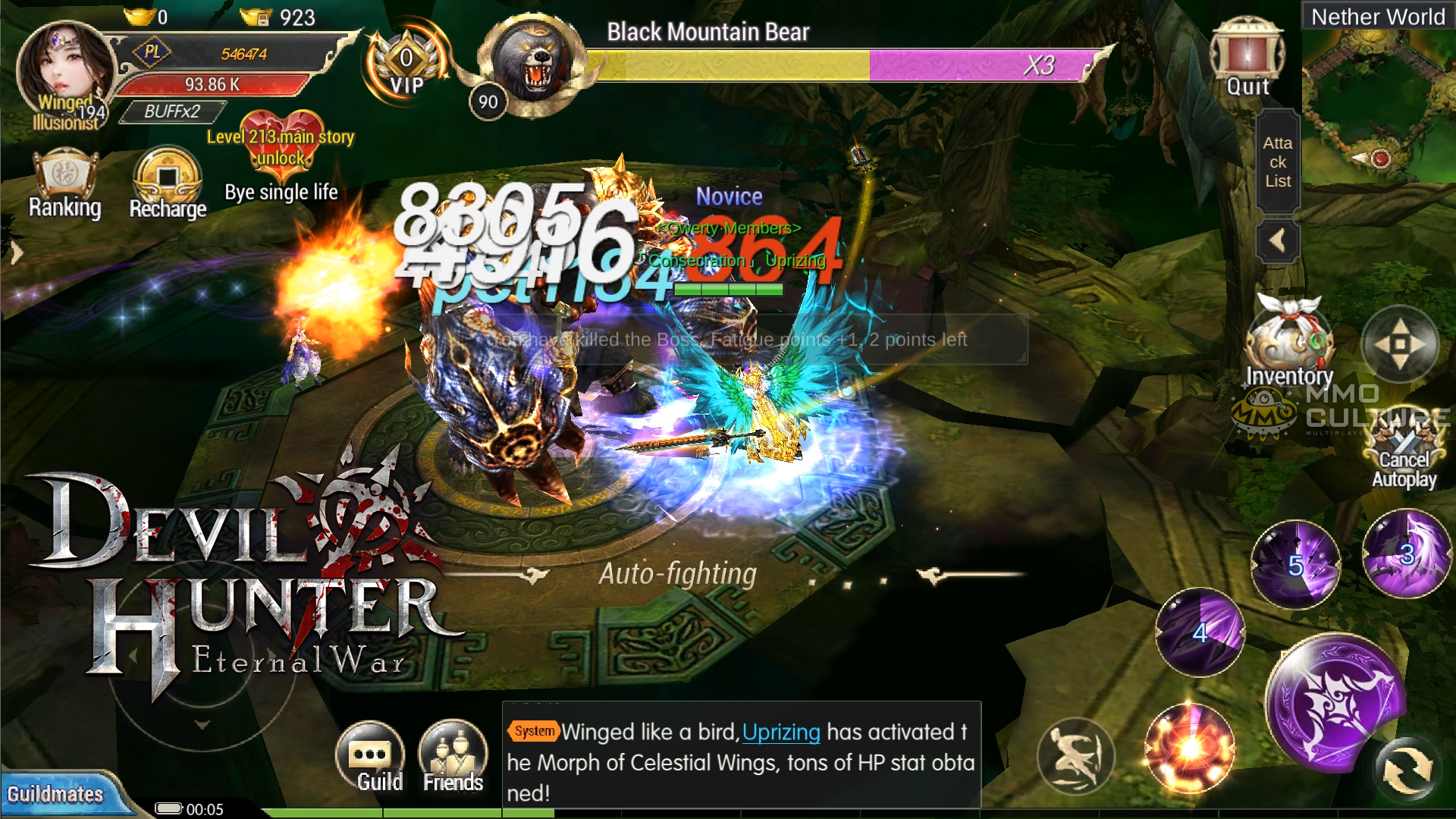Open the Ranking board
Screen dimensions: 1456x819
(65, 184)
